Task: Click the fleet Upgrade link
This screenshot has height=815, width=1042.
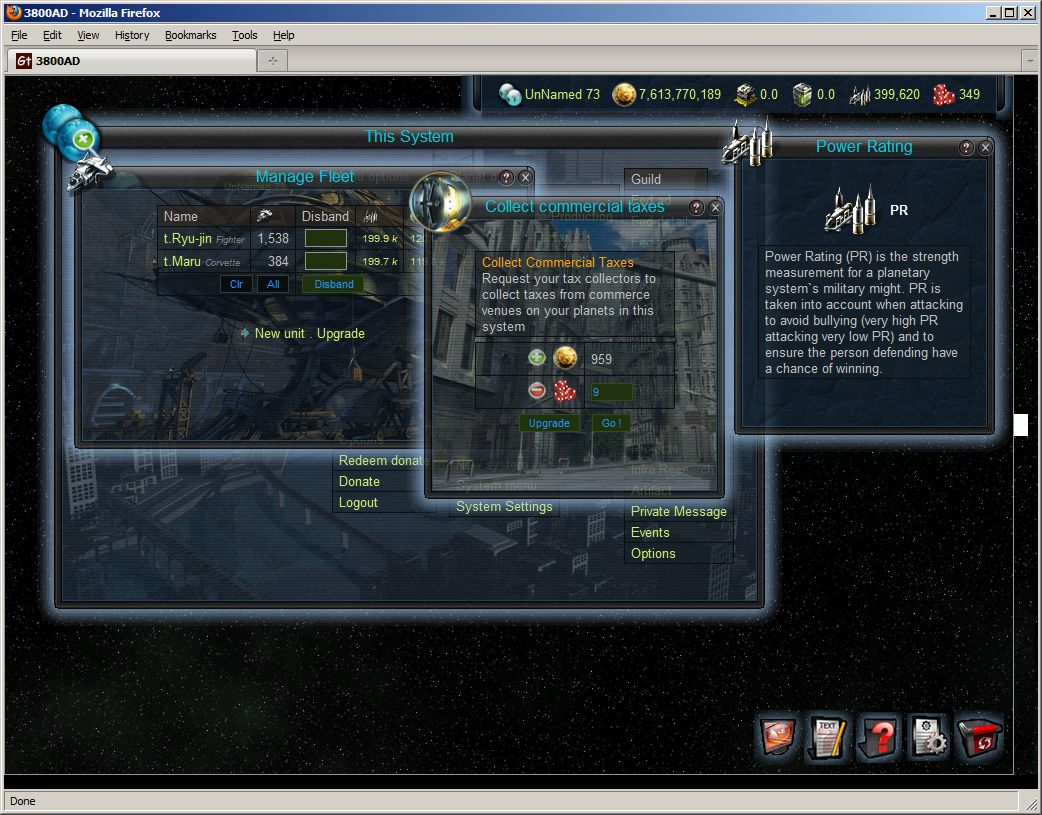Action: [x=341, y=333]
